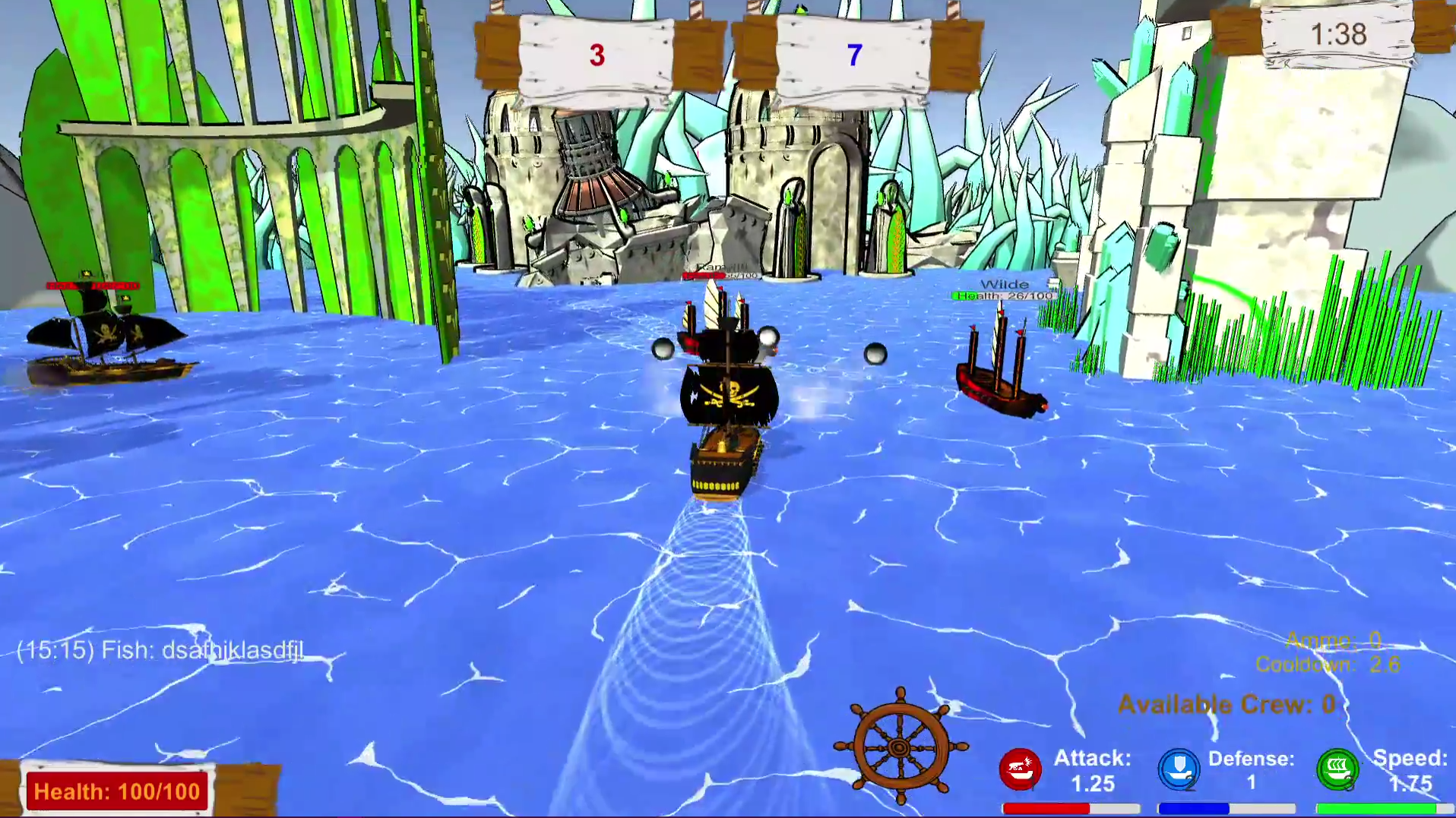Select the blue Defense shield icon
This screenshot has height=818, width=1456.
click(1178, 769)
